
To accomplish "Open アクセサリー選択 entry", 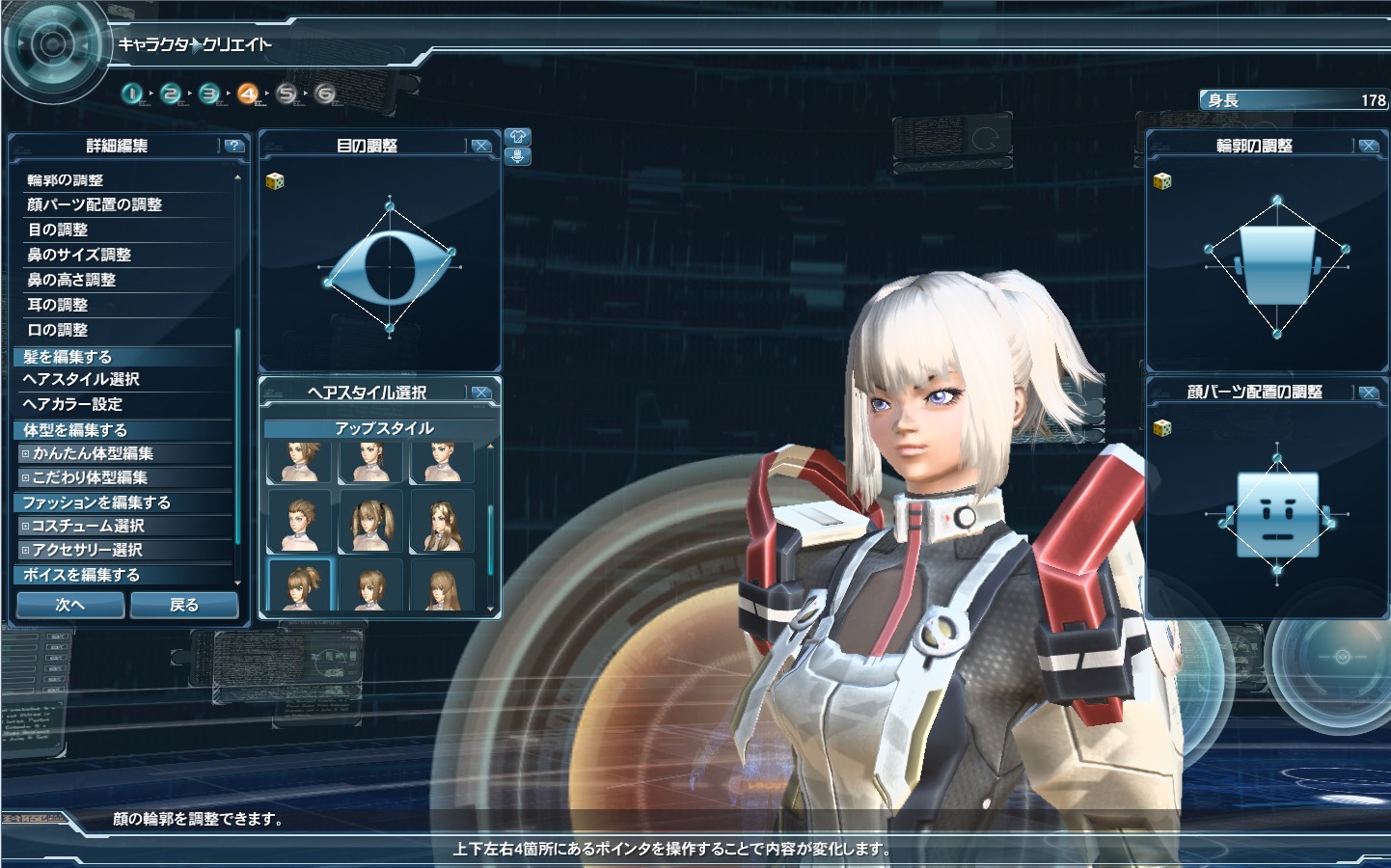I will 87,550.
